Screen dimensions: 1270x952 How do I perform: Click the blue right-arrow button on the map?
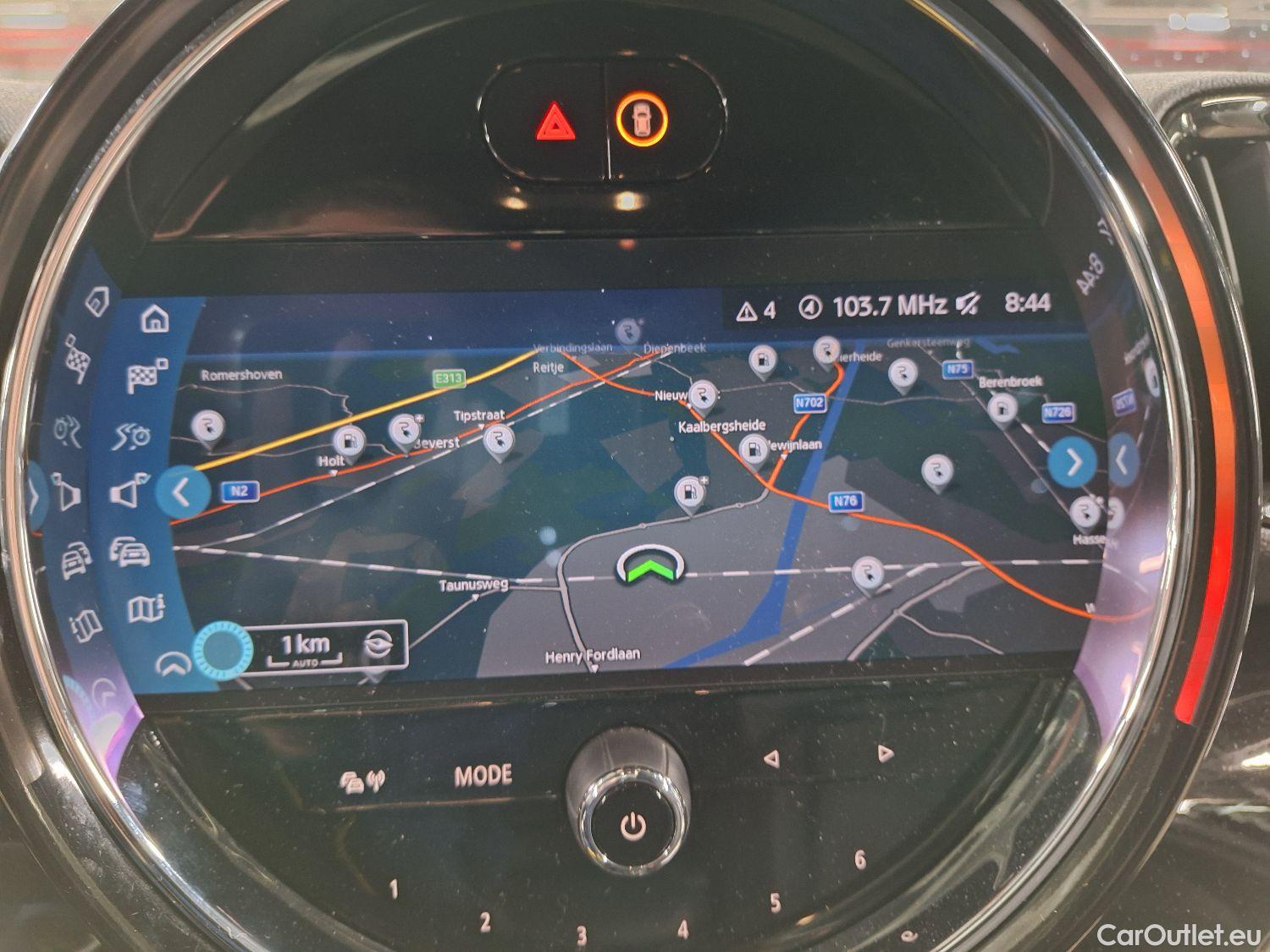pyautogui.click(x=1074, y=463)
